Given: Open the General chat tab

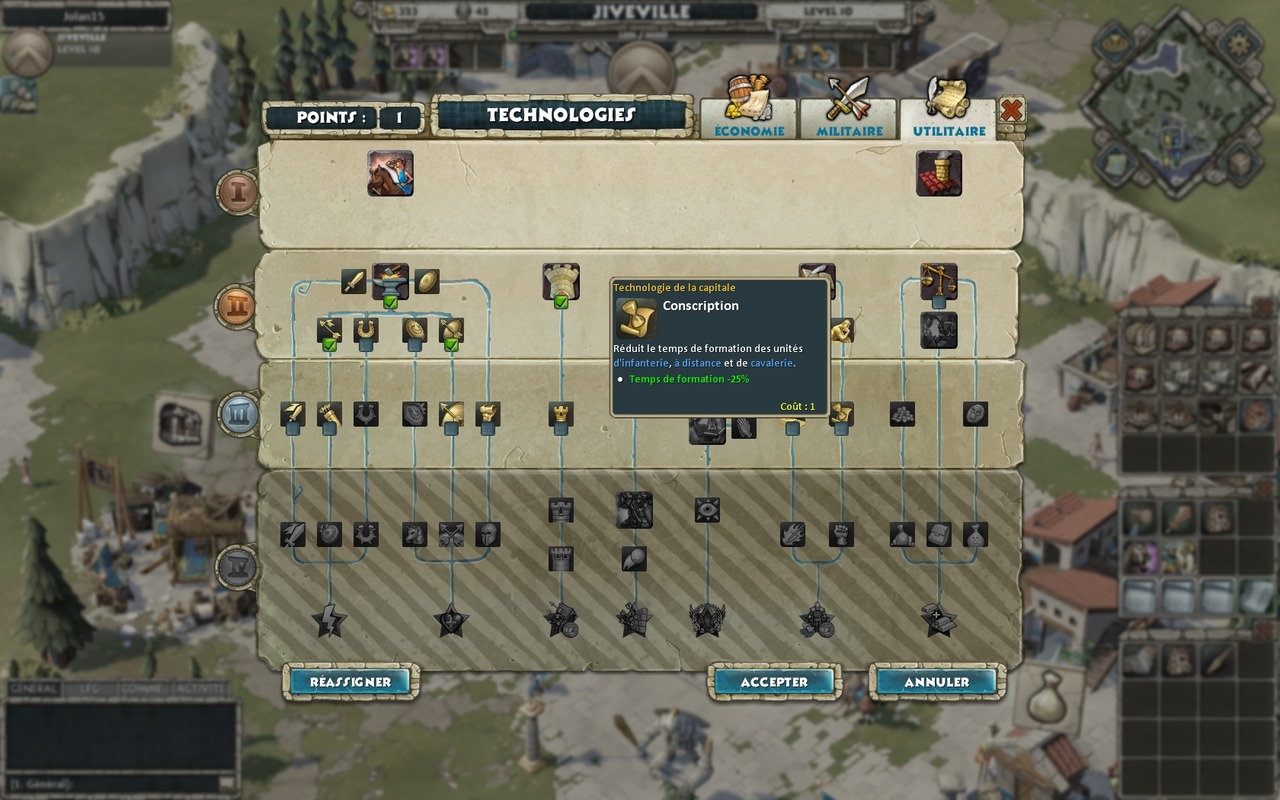Looking at the screenshot, I should tap(33, 689).
